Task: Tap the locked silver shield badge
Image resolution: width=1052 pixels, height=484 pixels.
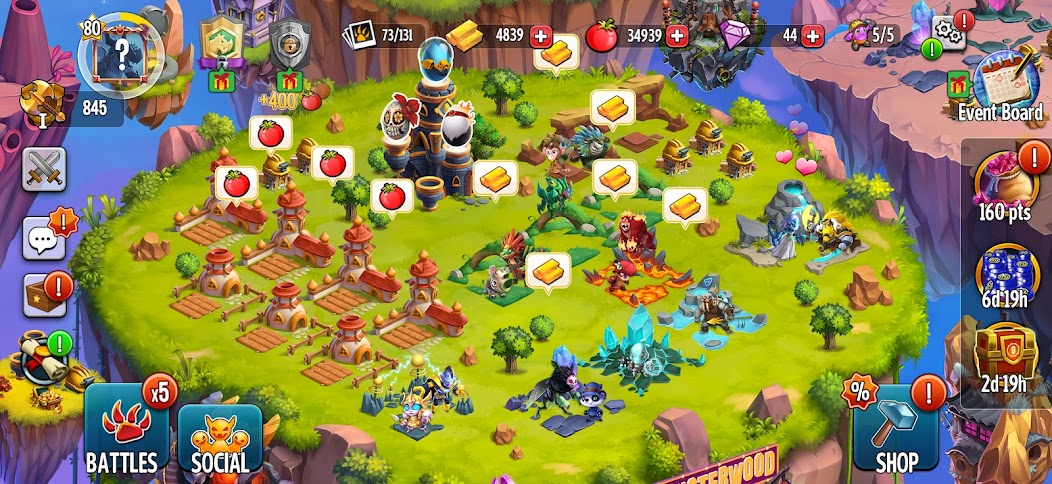Action: (x=291, y=47)
